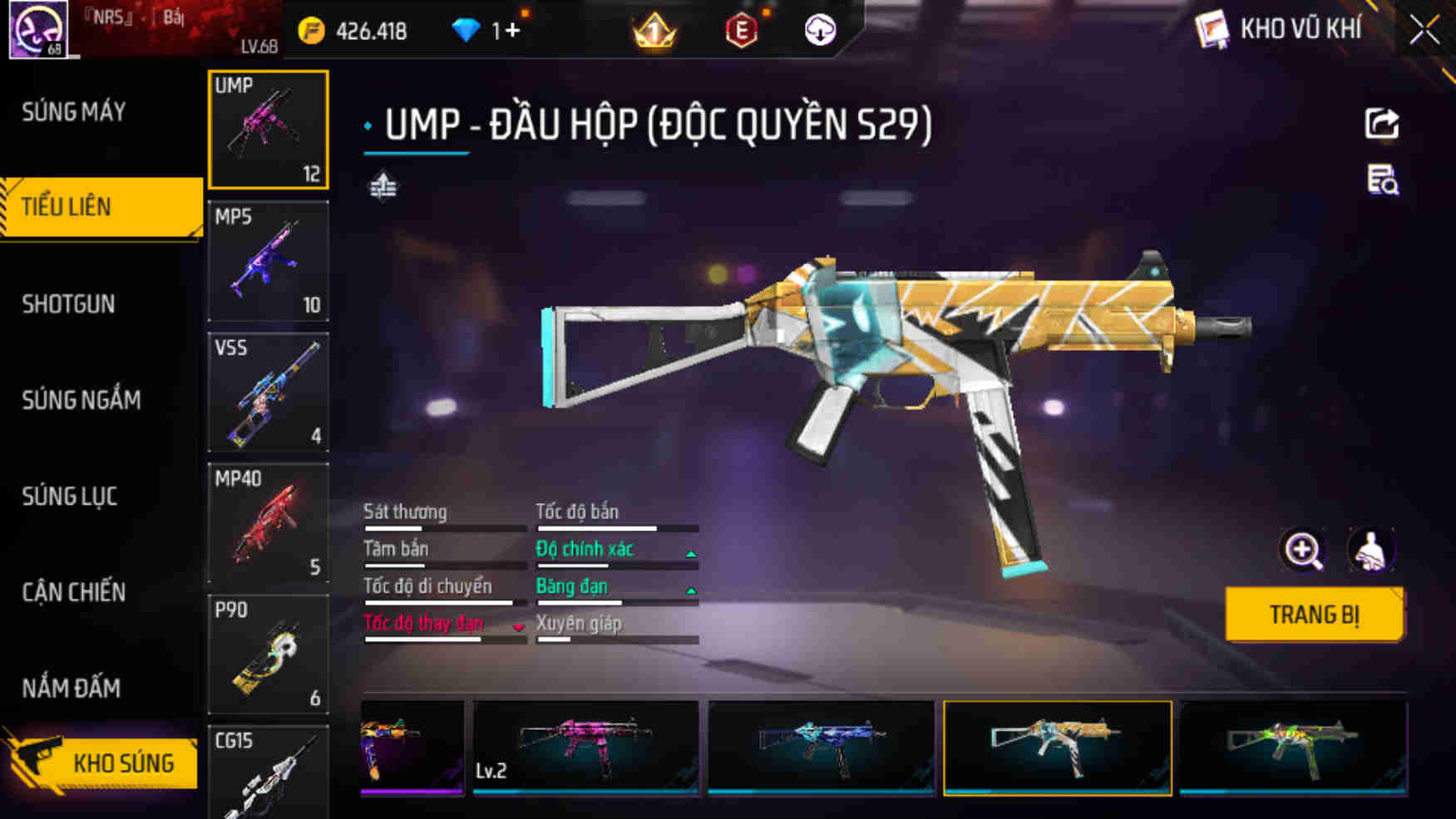
Task: Click the character preview icon
Action: [x=1370, y=550]
